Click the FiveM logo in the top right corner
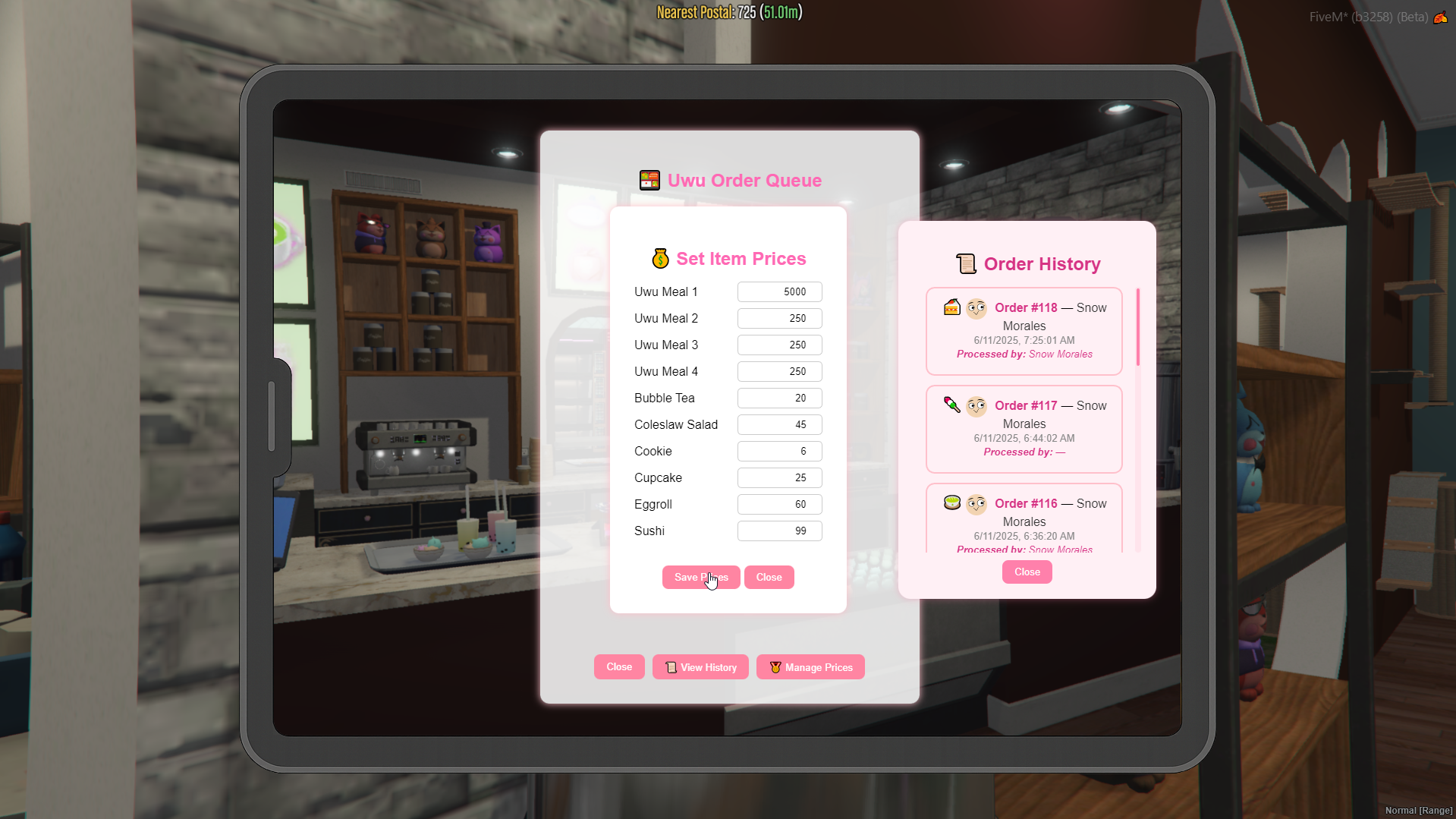This screenshot has width=1456, height=819. (x=1441, y=17)
